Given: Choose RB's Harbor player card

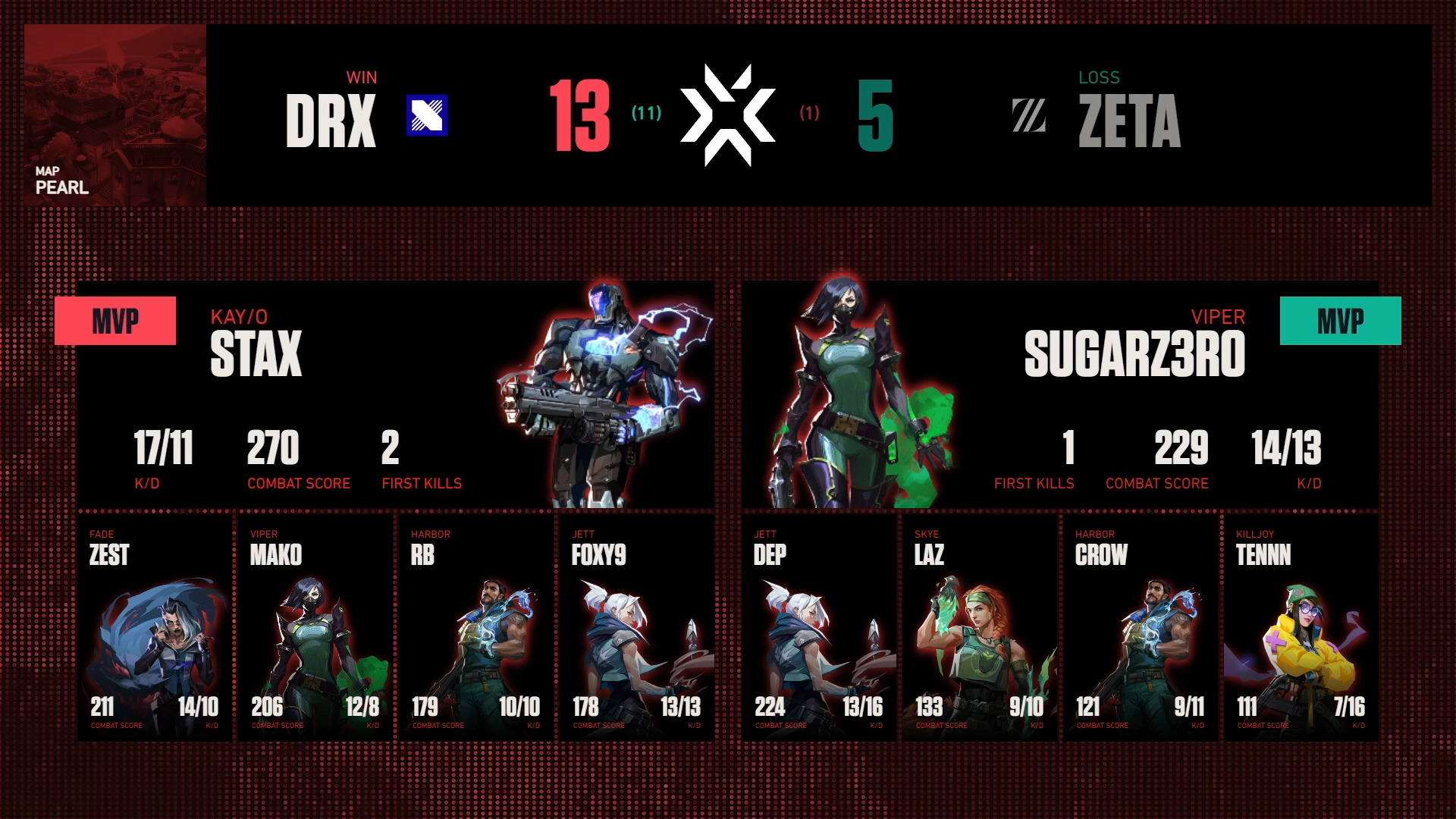Looking at the screenshot, I should [476, 628].
